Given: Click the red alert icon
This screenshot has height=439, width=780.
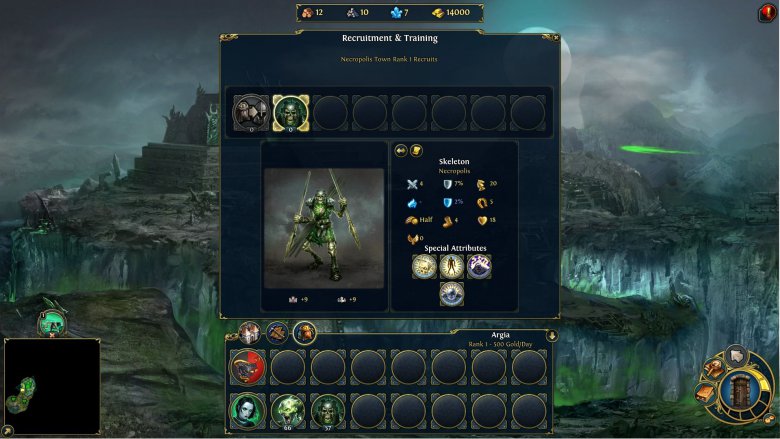Looking at the screenshot, I should [766, 13].
